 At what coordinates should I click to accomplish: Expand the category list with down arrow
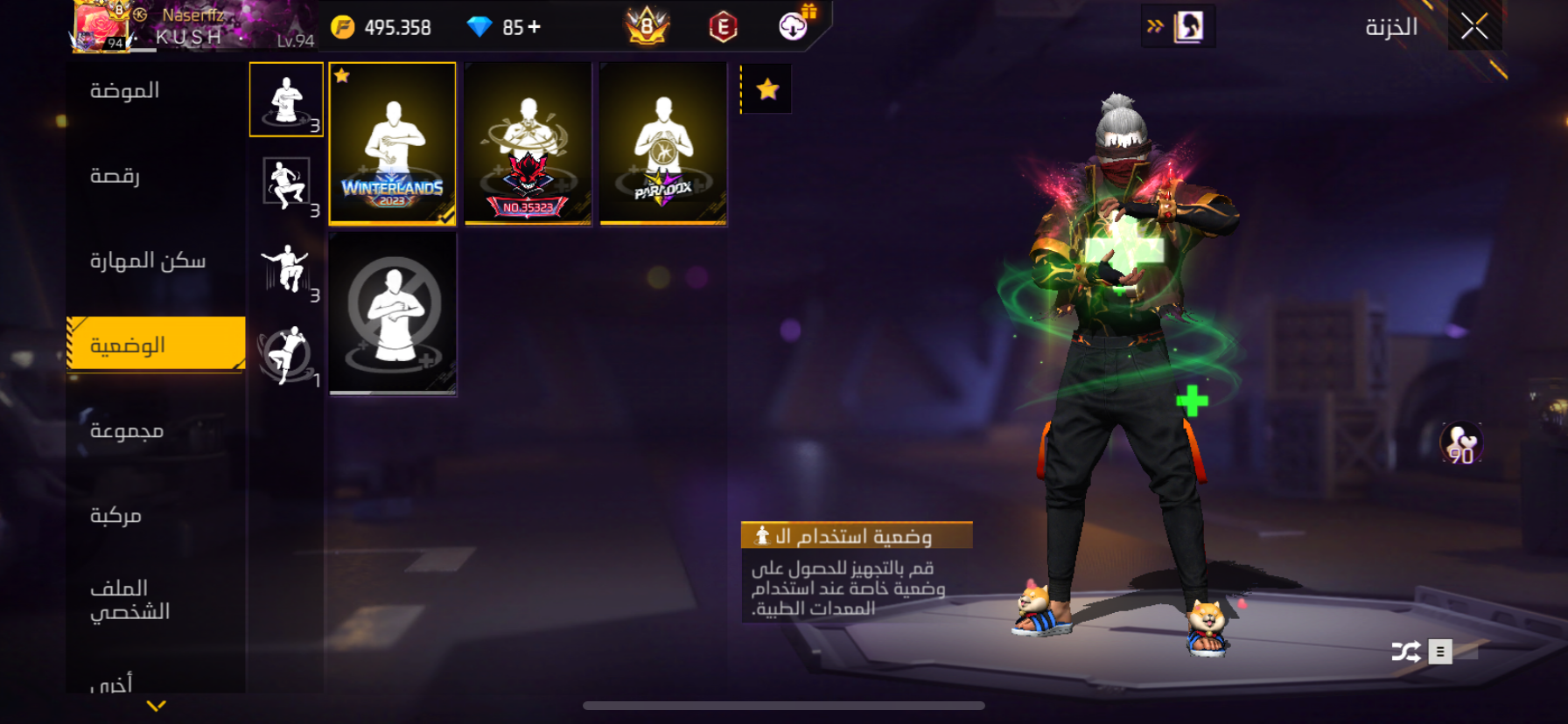(x=156, y=706)
